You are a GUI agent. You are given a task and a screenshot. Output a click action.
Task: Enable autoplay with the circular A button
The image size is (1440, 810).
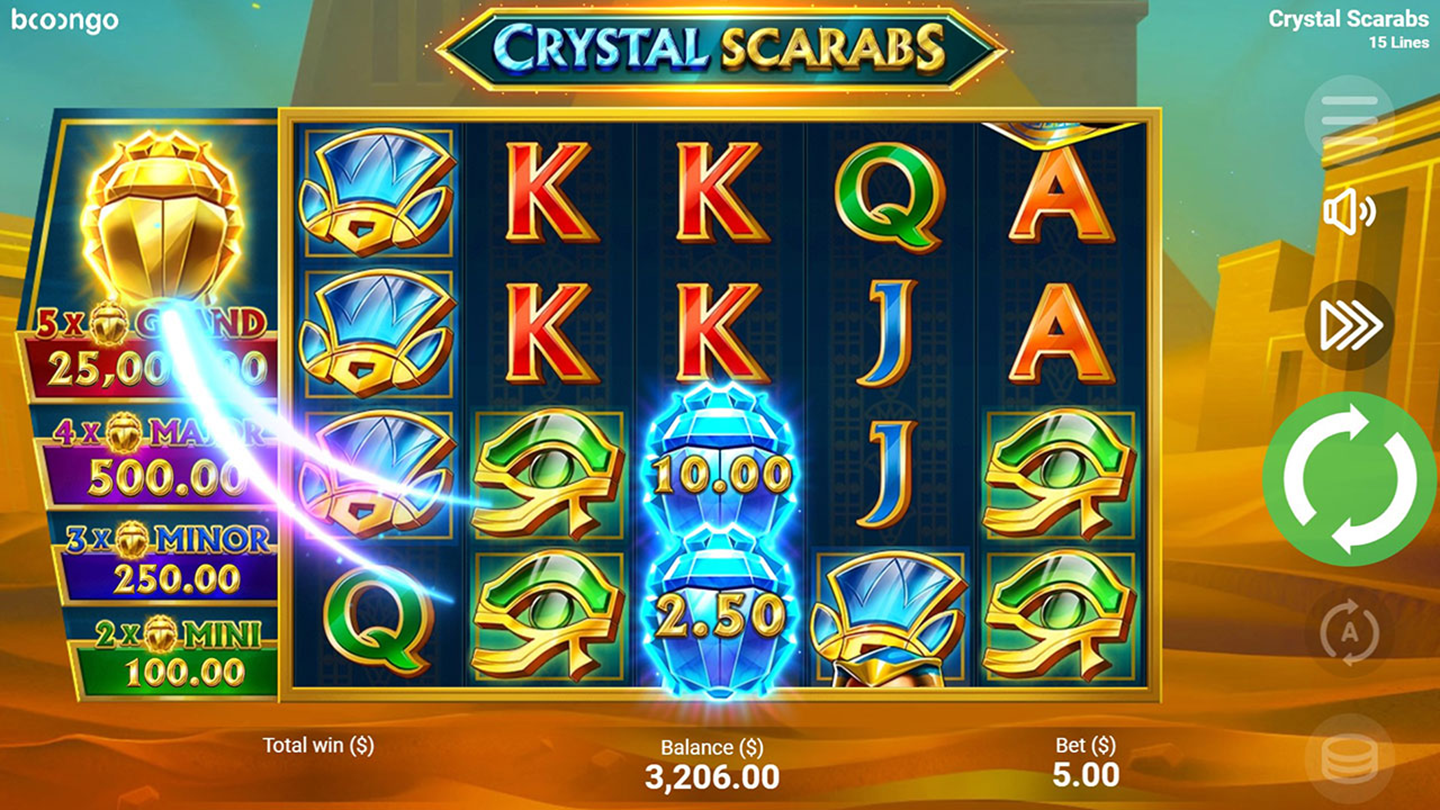tap(1349, 632)
